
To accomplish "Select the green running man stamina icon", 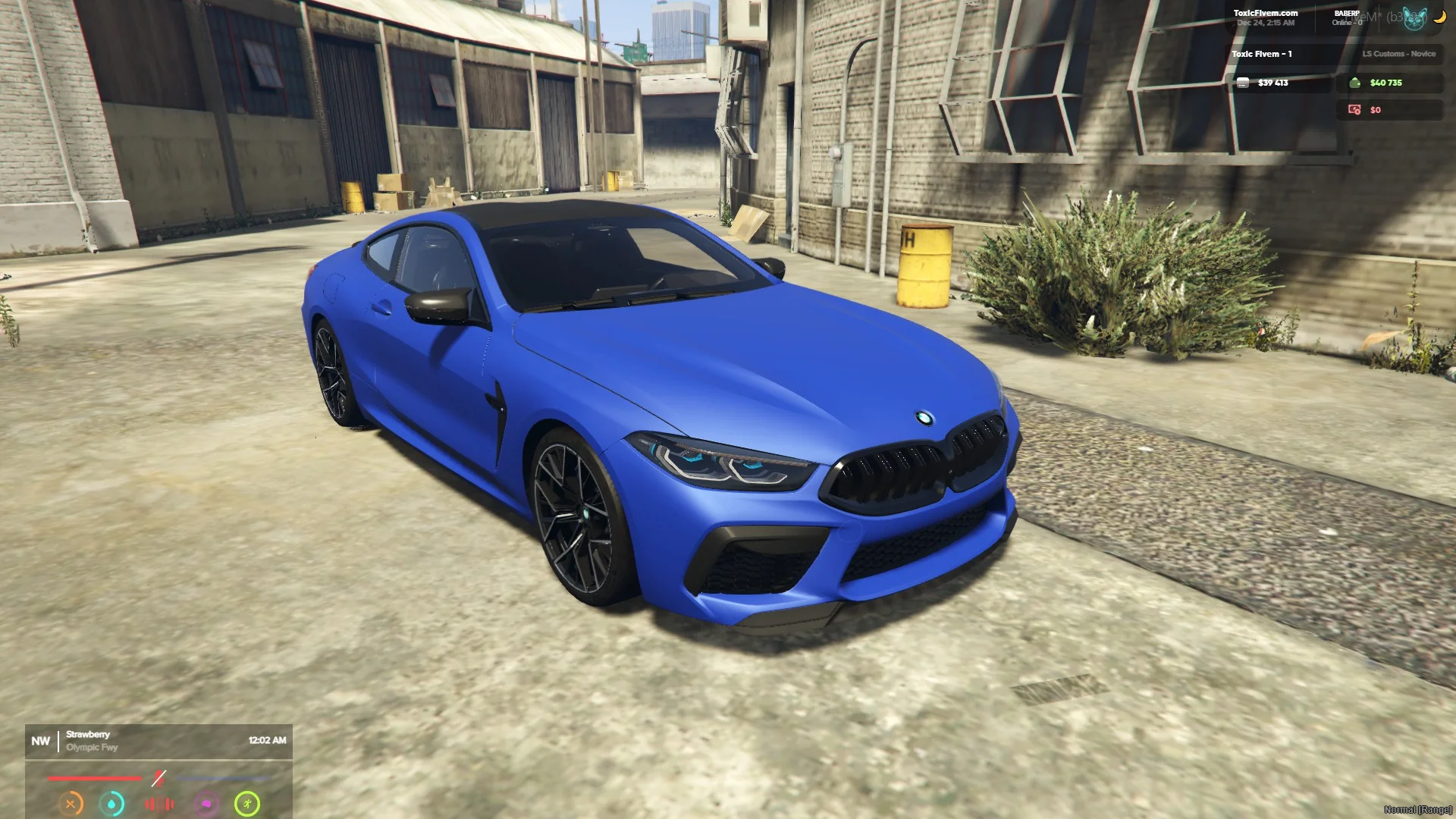I will (x=247, y=803).
